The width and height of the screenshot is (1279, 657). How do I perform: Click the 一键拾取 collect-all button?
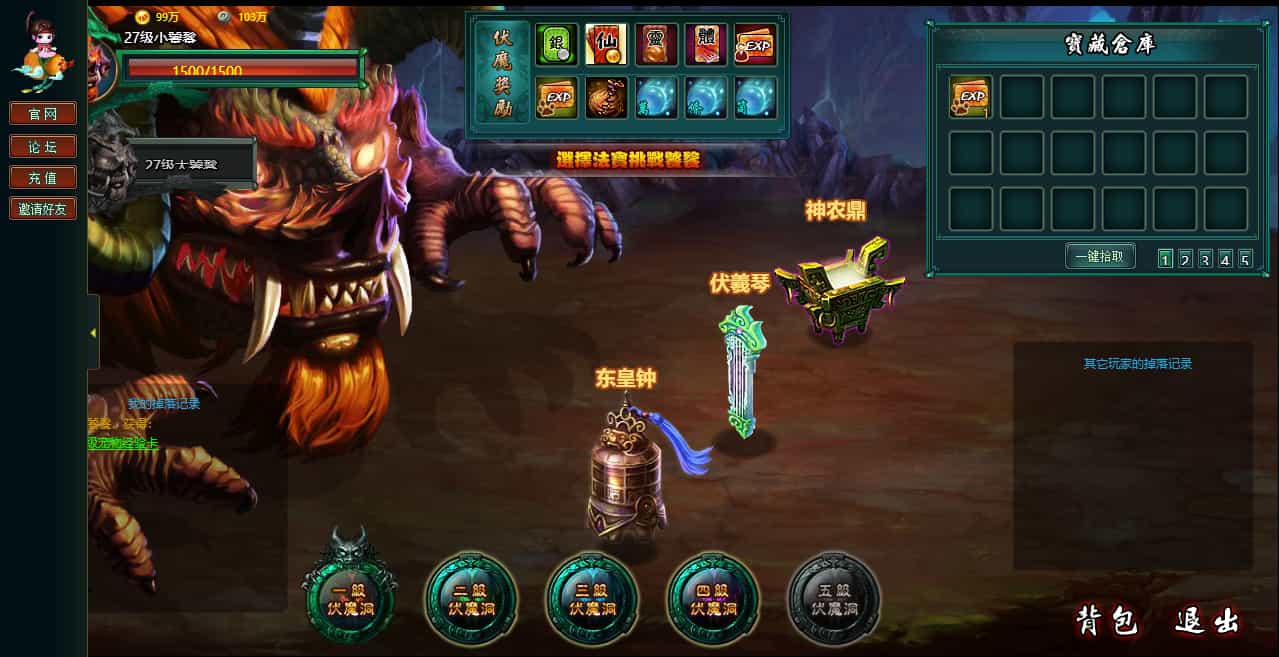pyautogui.click(x=1100, y=257)
